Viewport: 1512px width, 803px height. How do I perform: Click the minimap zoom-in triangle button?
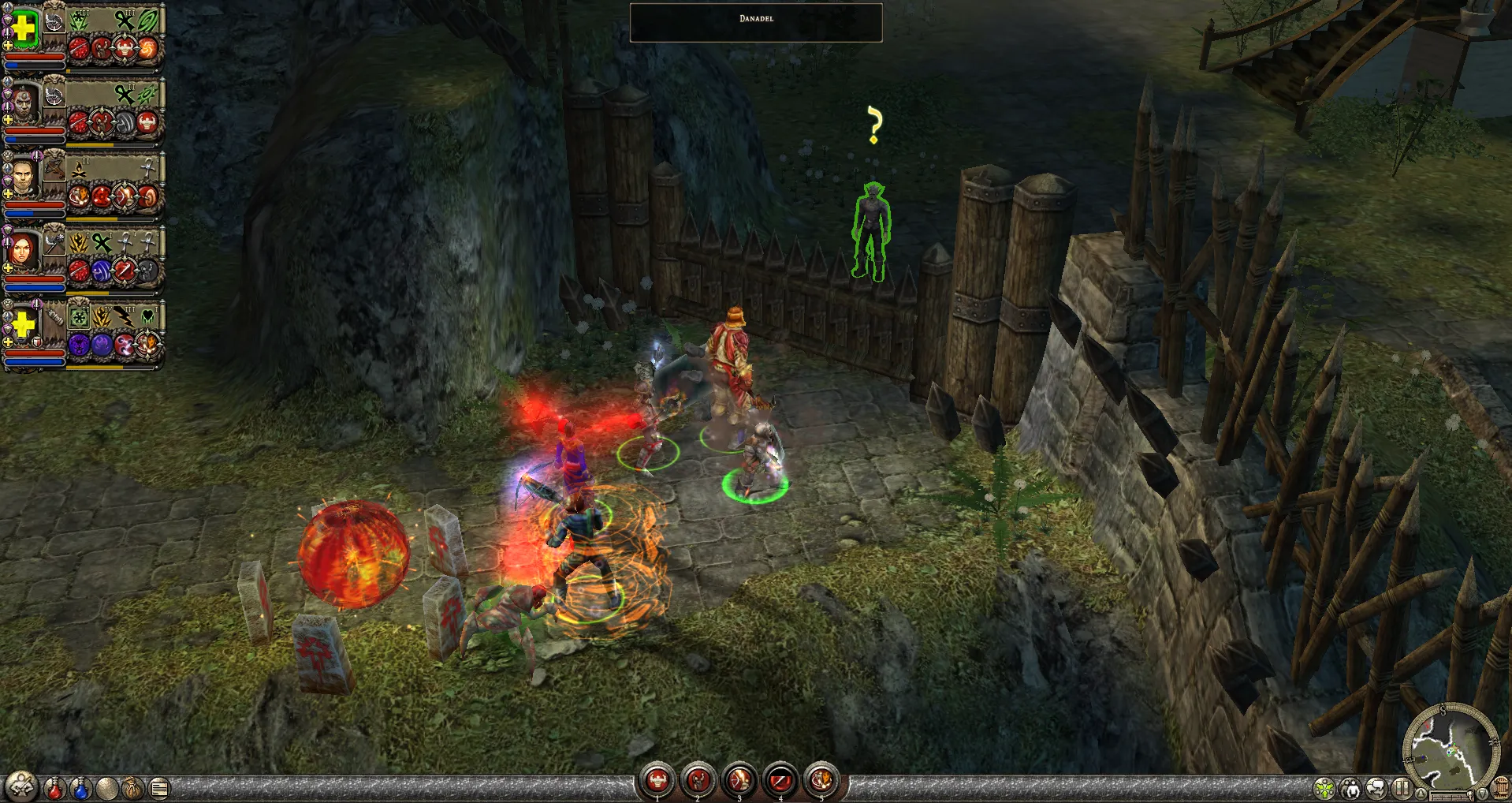pos(1421,793)
